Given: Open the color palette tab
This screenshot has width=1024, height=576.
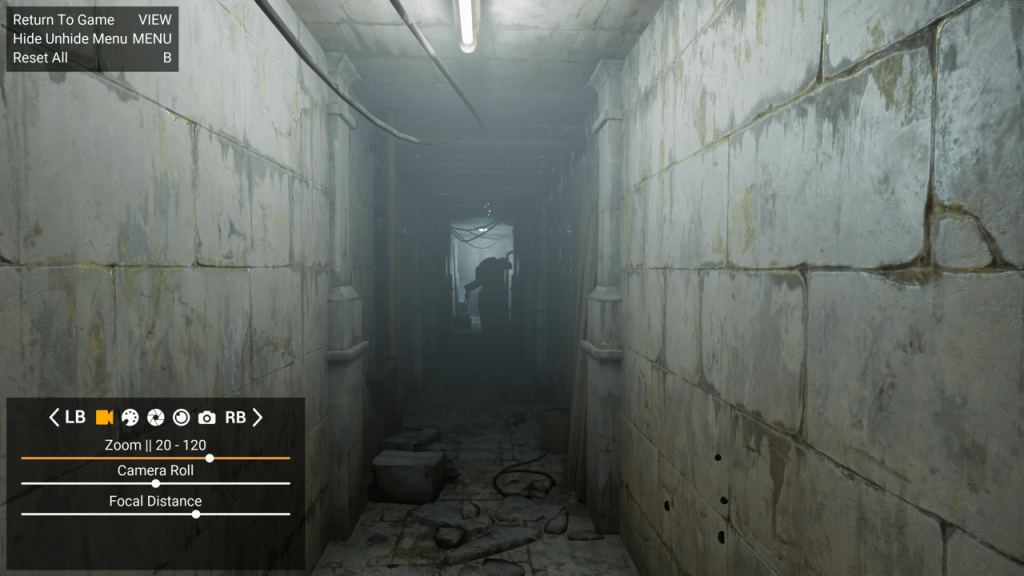Looking at the screenshot, I should pyautogui.click(x=130, y=417).
